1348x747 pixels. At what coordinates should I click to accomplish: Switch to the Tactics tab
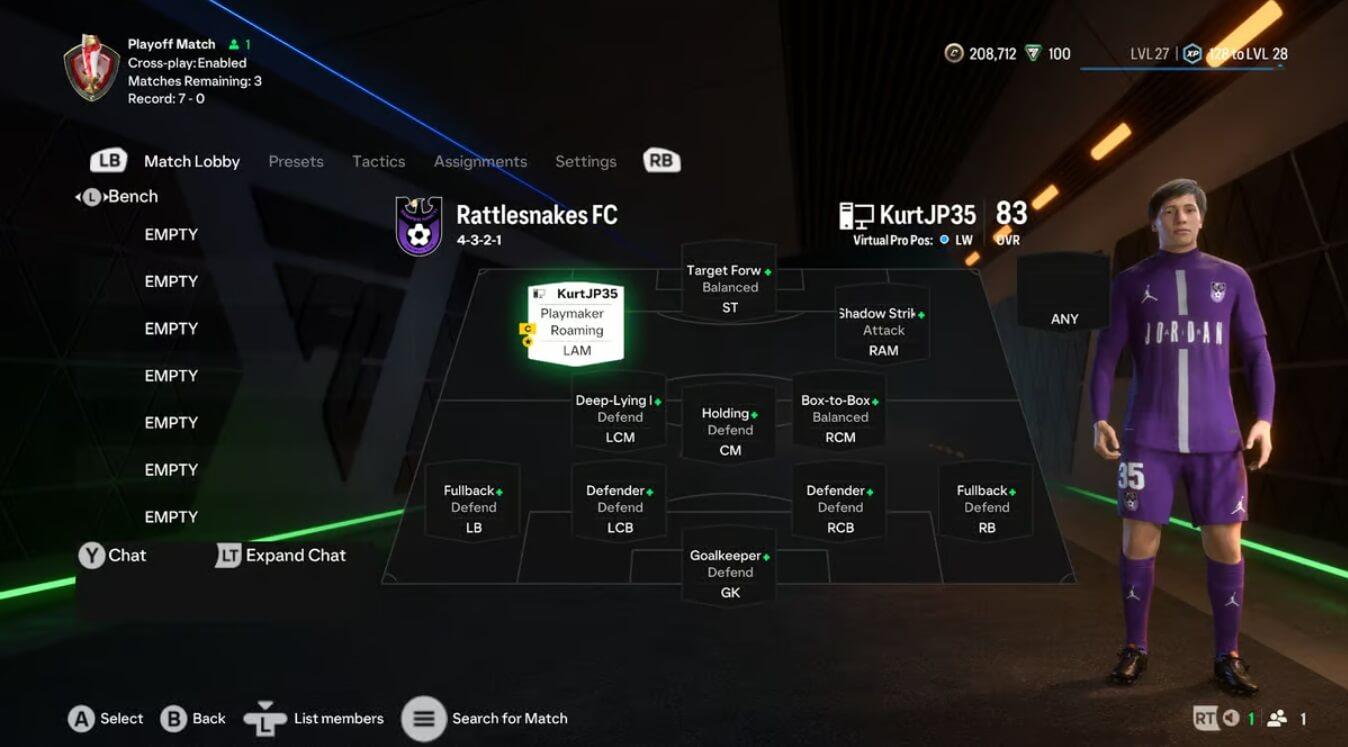coord(378,161)
